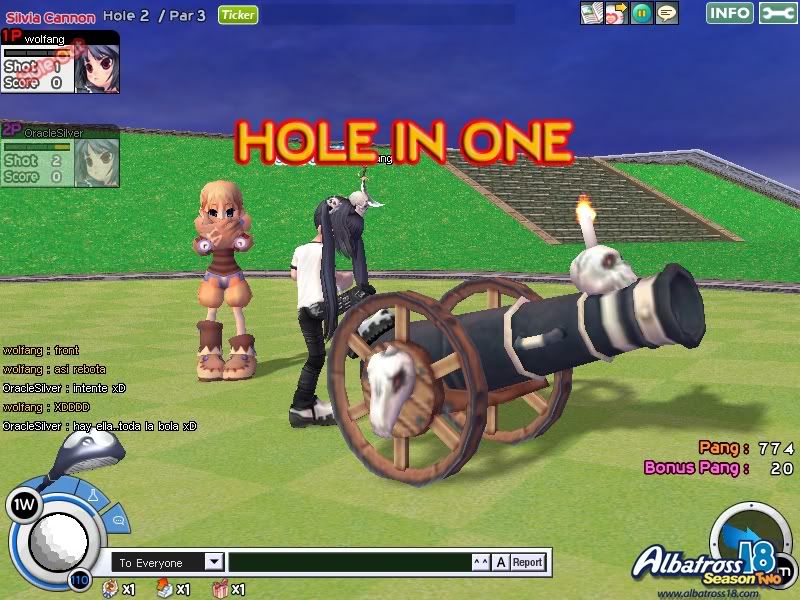Viewport: 800px width, 600px height.
Task: Select OracleSilver's 2P player card
Action: pyautogui.click(x=60, y=155)
